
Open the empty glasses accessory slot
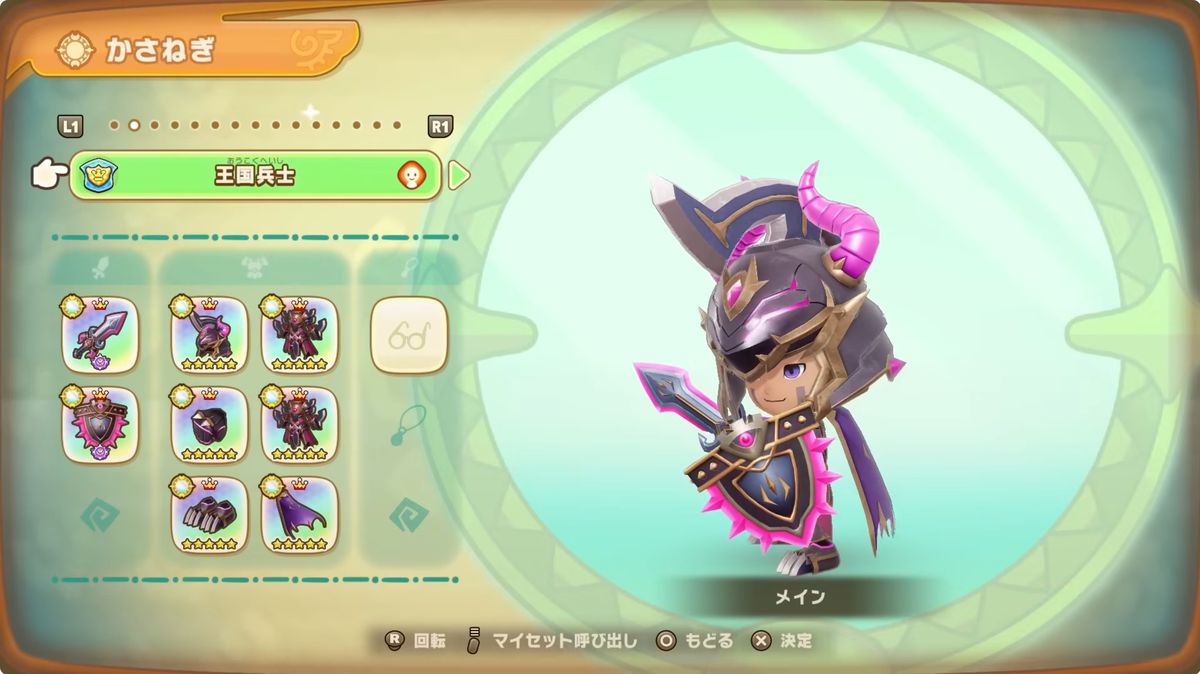point(409,335)
